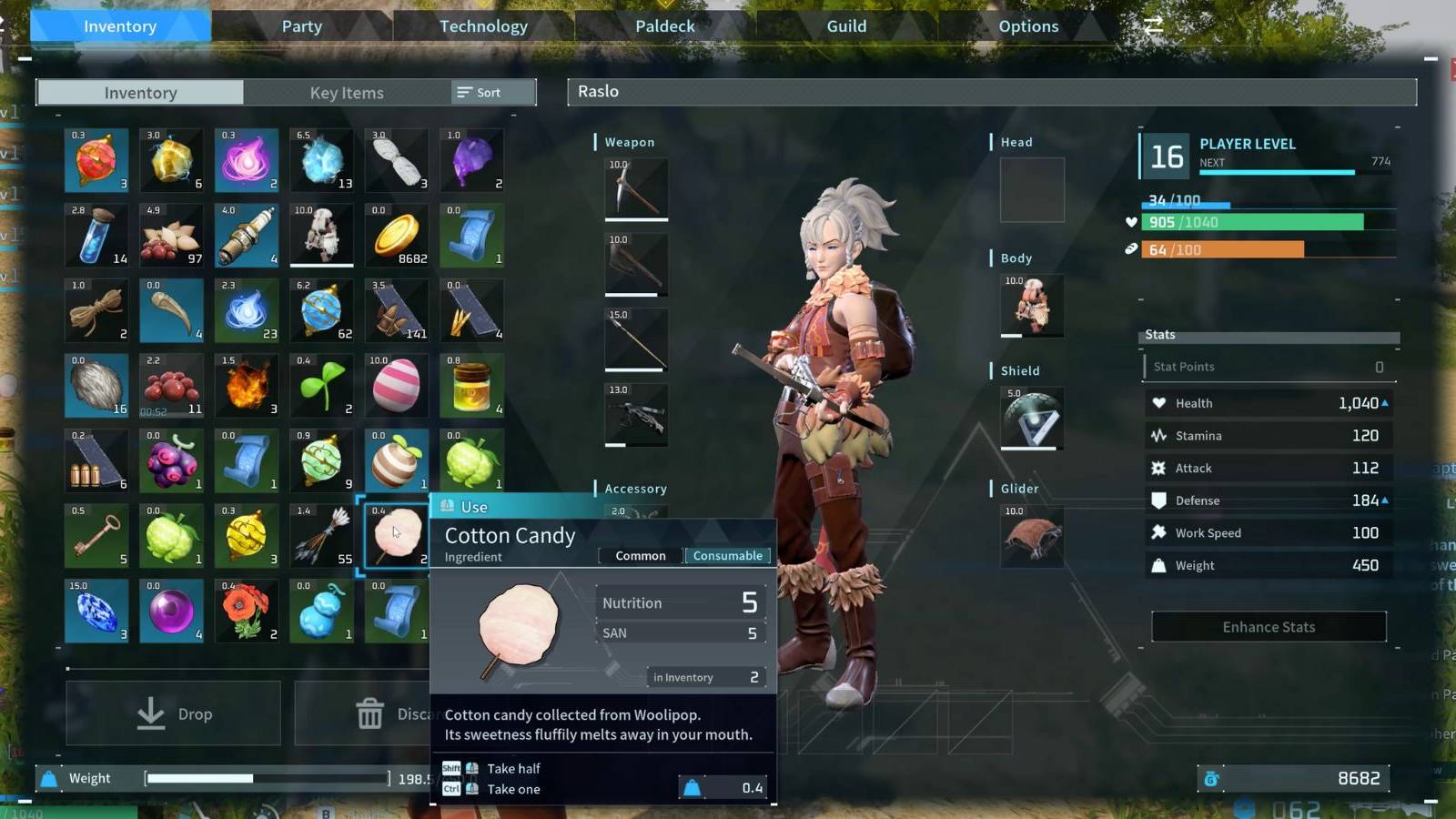Click the stack of 55 arrows
The width and height of the screenshot is (1456, 819).
[x=321, y=535]
